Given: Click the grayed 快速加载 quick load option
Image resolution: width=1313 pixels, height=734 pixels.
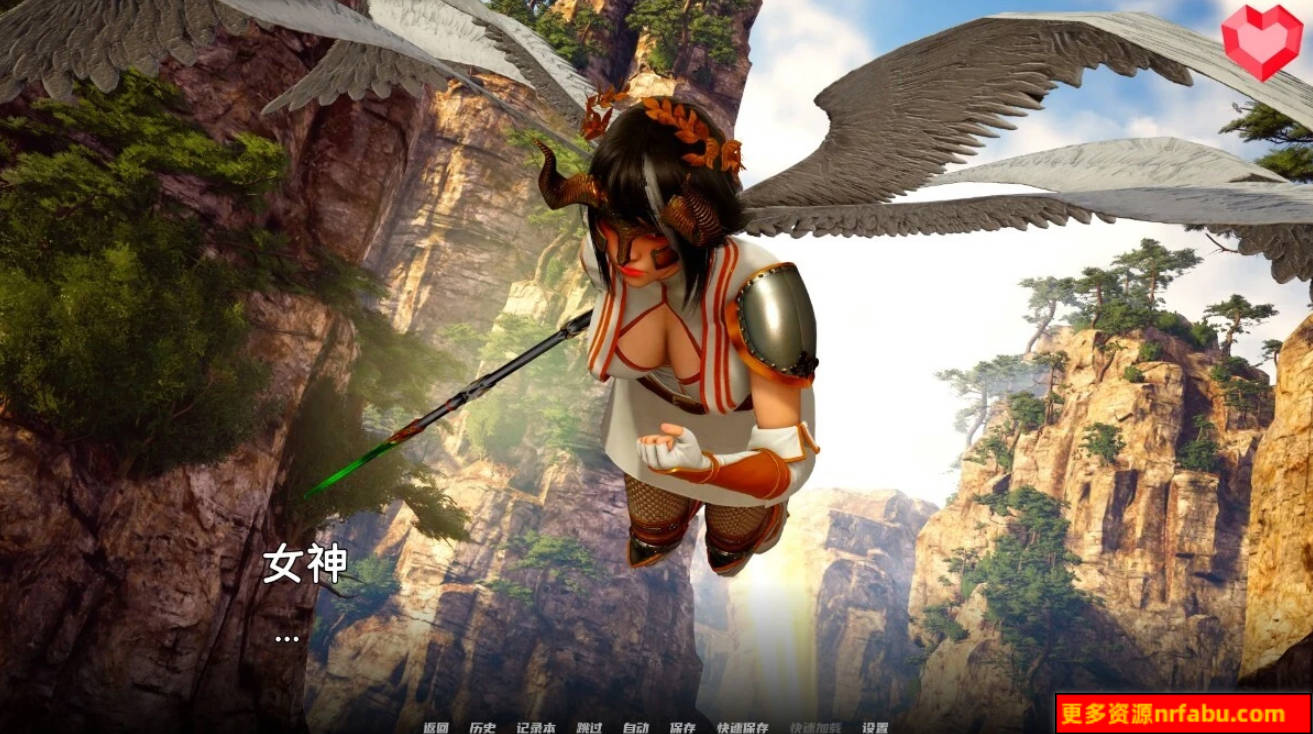Looking at the screenshot, I should [815, 727].
